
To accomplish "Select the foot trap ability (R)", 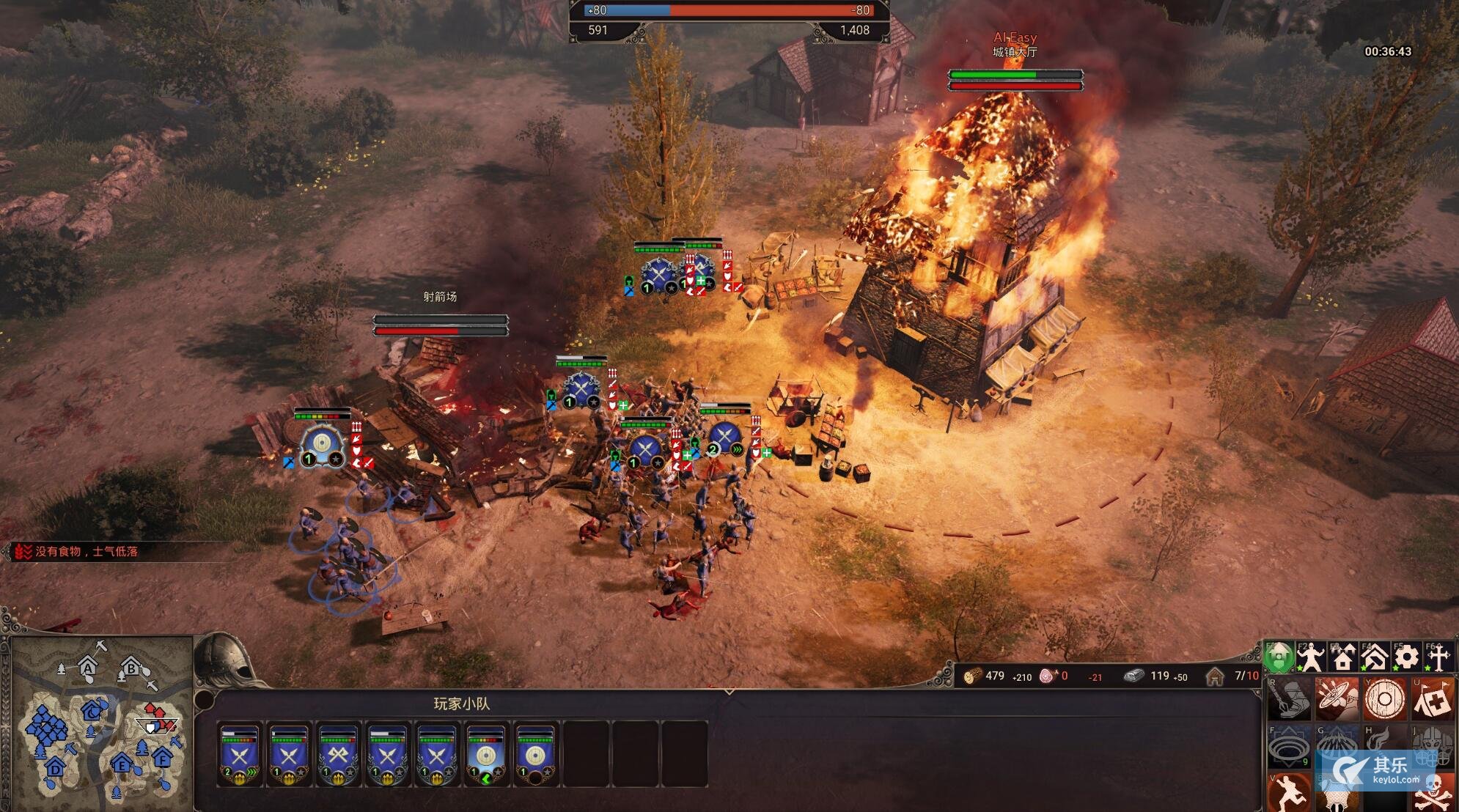I will coord(1290,699).
